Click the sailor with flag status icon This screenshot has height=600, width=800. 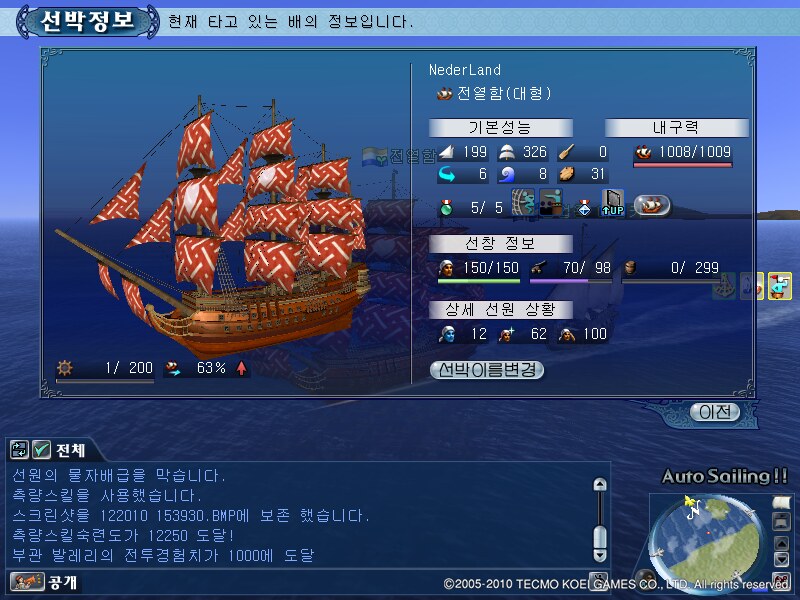[x=779, y=286]
